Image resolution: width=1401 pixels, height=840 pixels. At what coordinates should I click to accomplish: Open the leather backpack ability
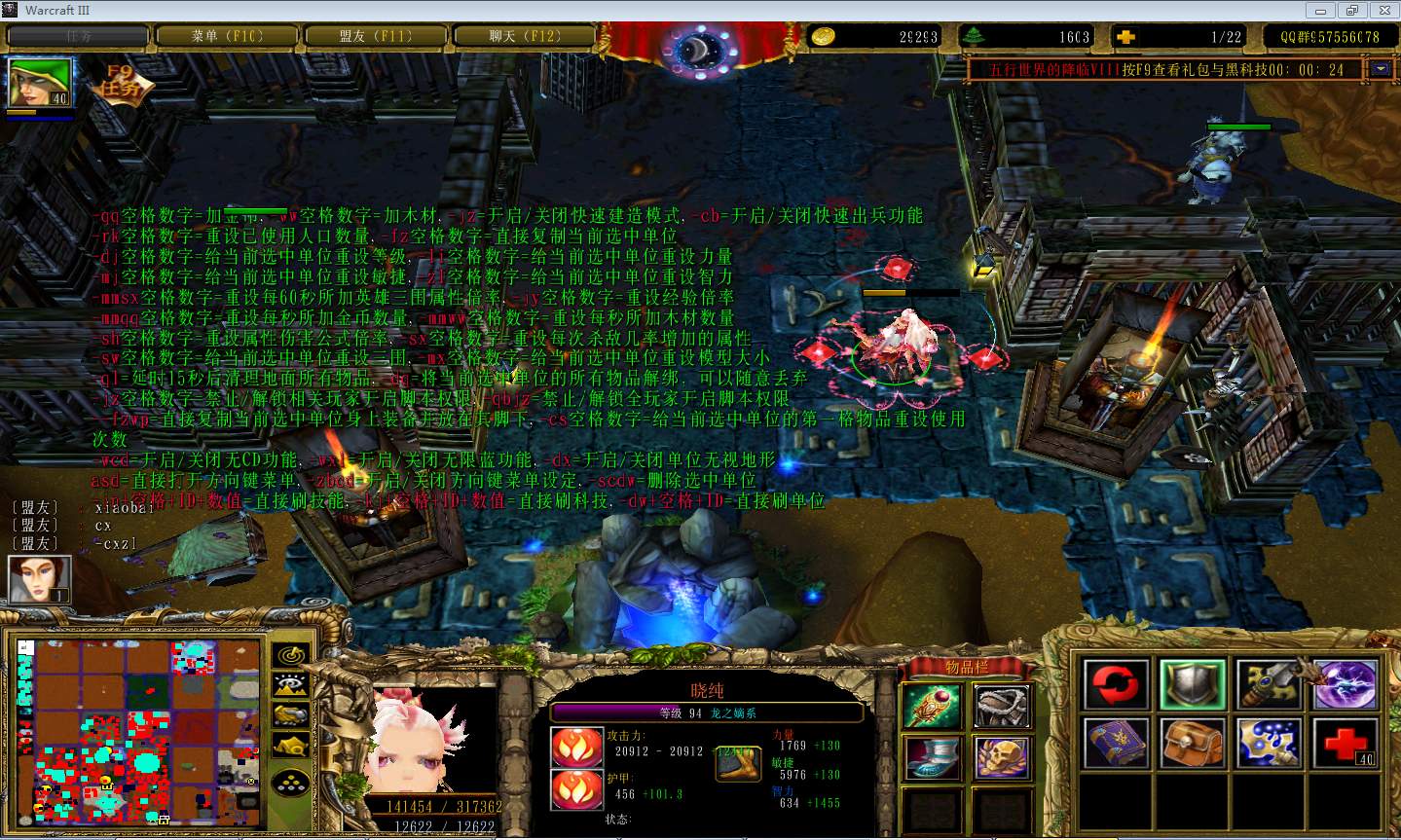(1193, 743)
